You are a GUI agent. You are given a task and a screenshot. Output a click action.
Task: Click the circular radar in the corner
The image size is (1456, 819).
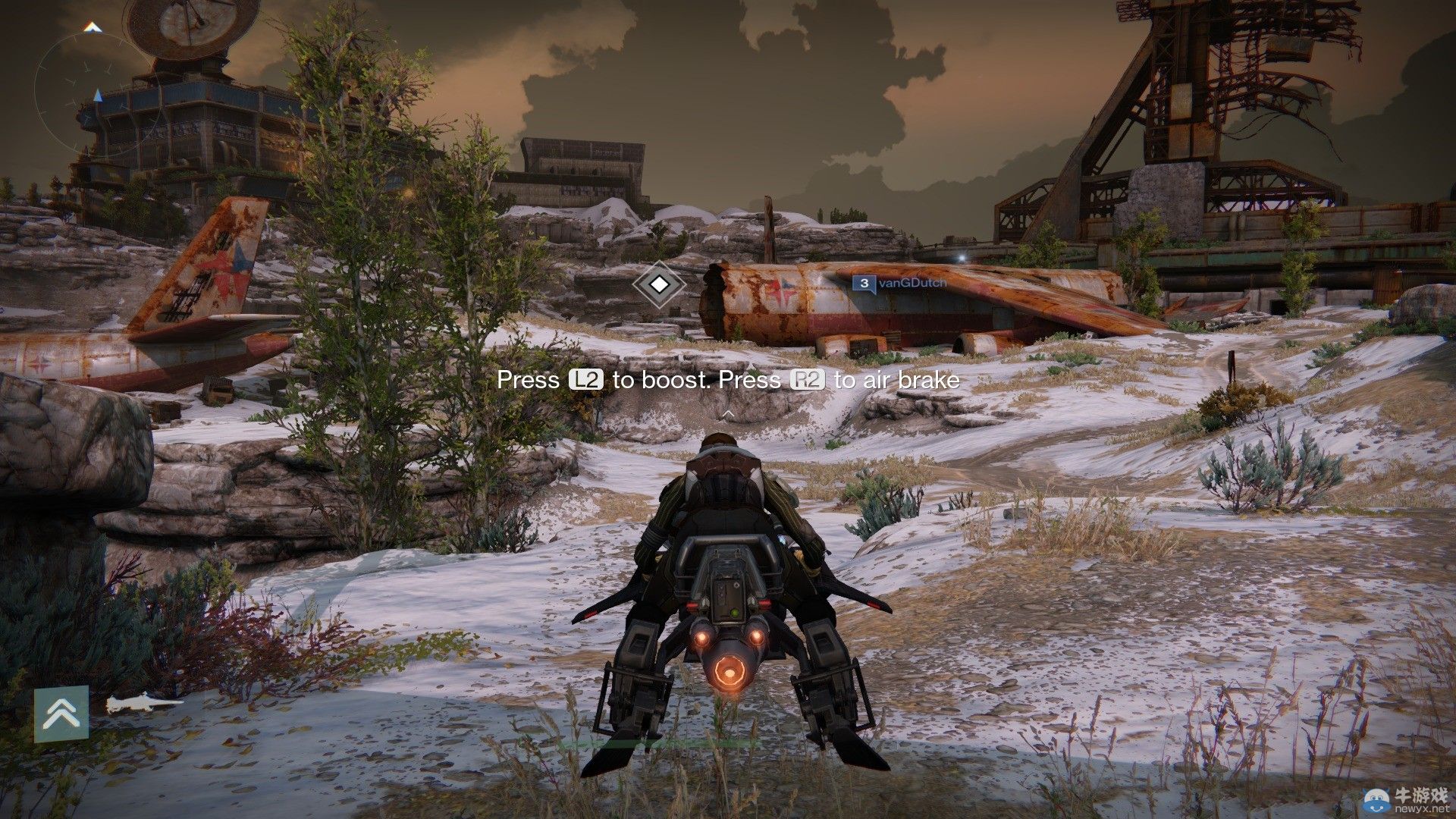(x=93, y=82)
